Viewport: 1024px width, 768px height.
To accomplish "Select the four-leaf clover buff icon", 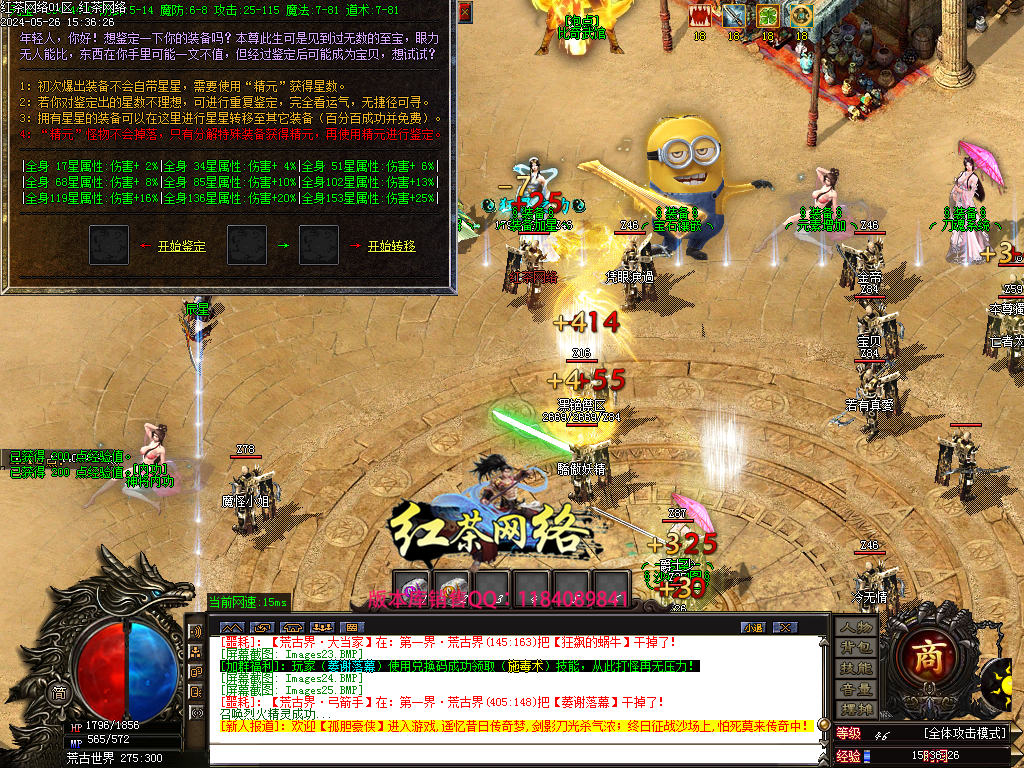I will click(767, 16).
